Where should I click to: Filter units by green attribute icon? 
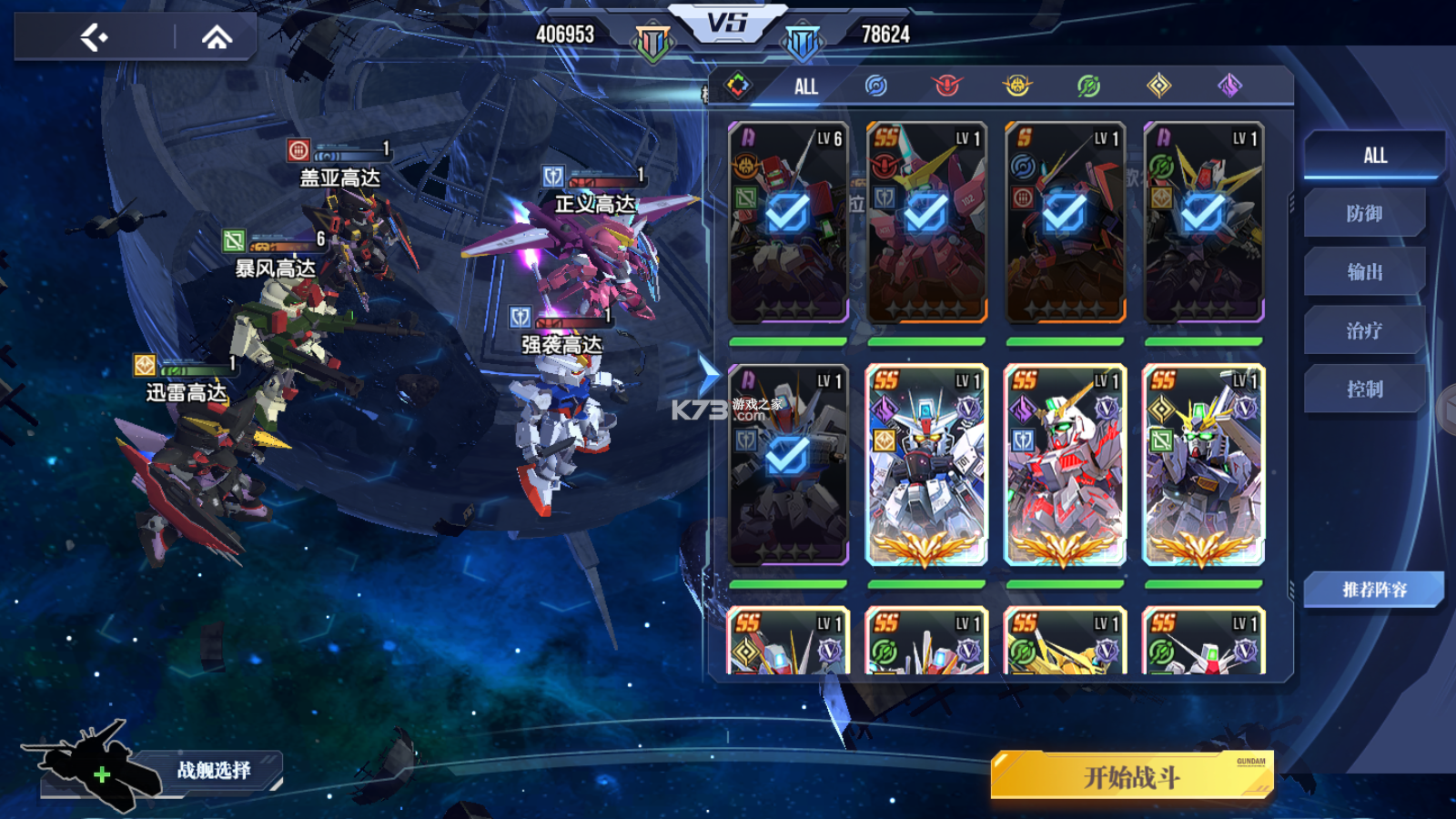coord(1088,86)
